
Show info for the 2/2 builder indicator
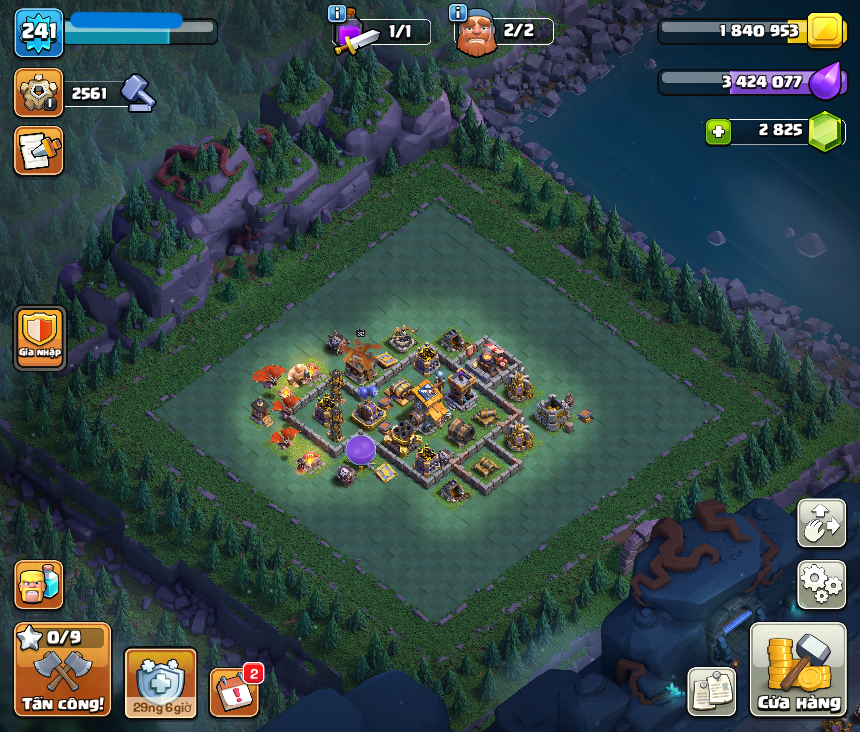pyautogui.click(x=459, y=13)
